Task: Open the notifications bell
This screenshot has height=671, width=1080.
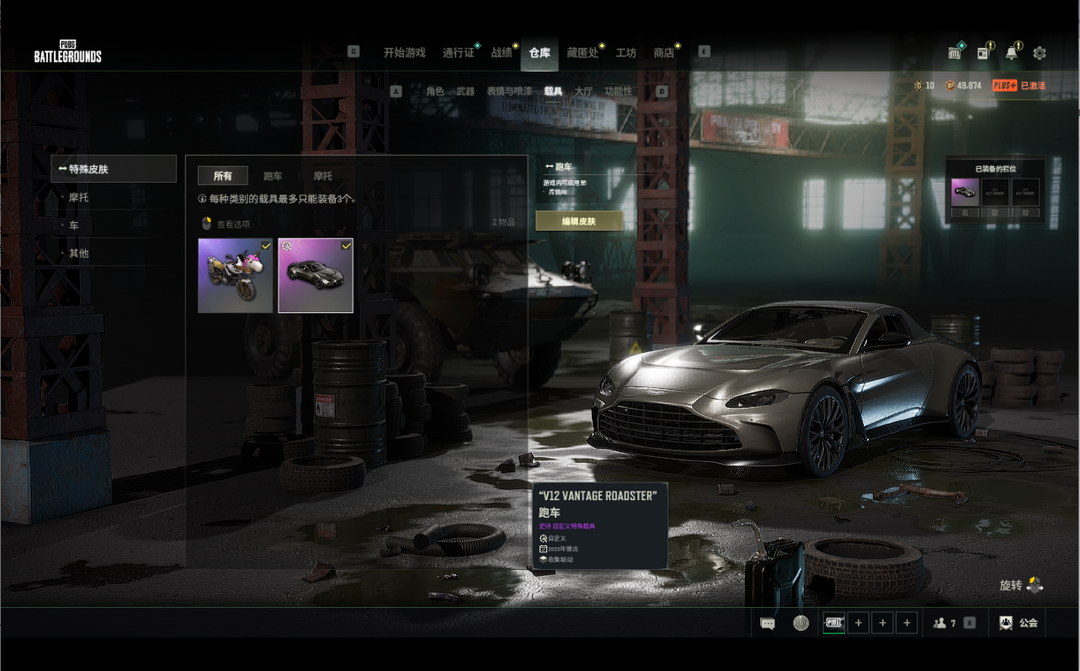Action: [x=1011, y=53]
